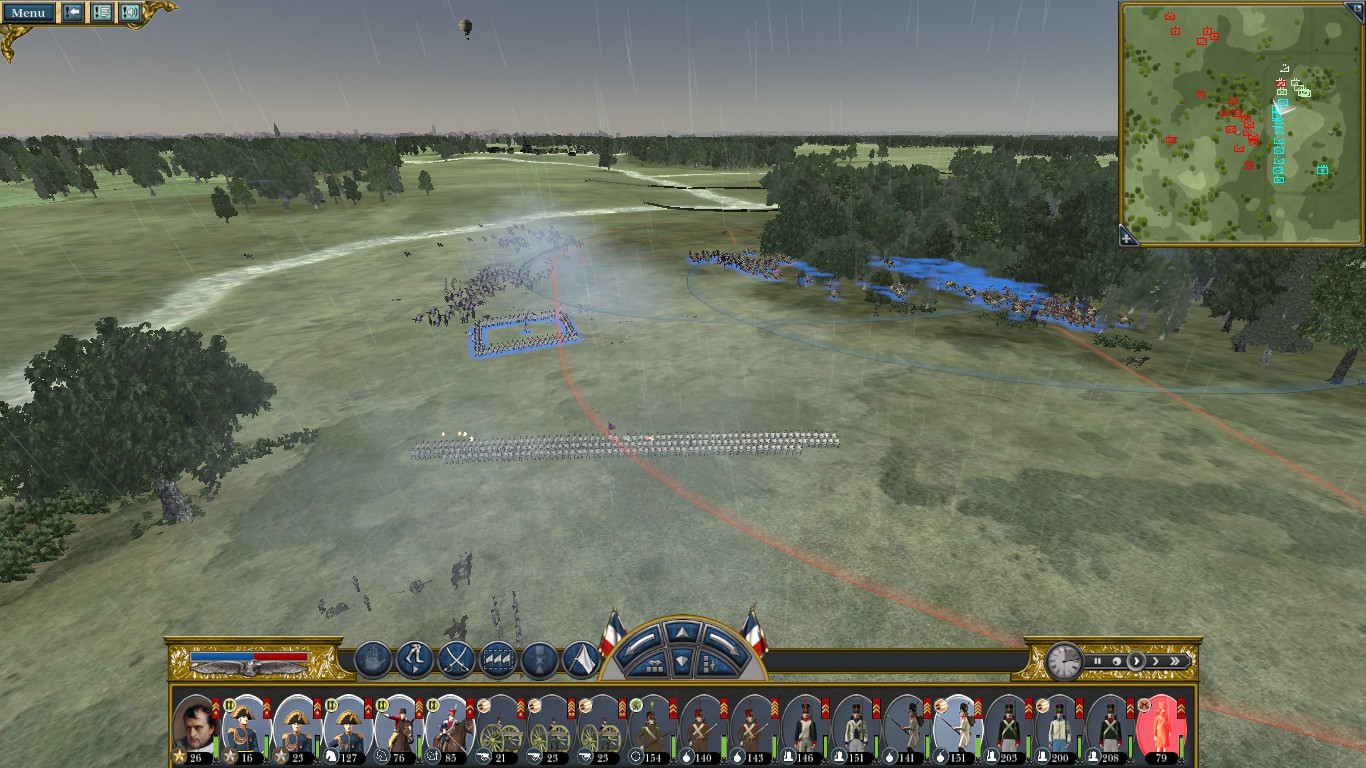Screen dimensions: 1366x768
Task: Activate the halt (open hand) order
Action: (x=372, y=660)
